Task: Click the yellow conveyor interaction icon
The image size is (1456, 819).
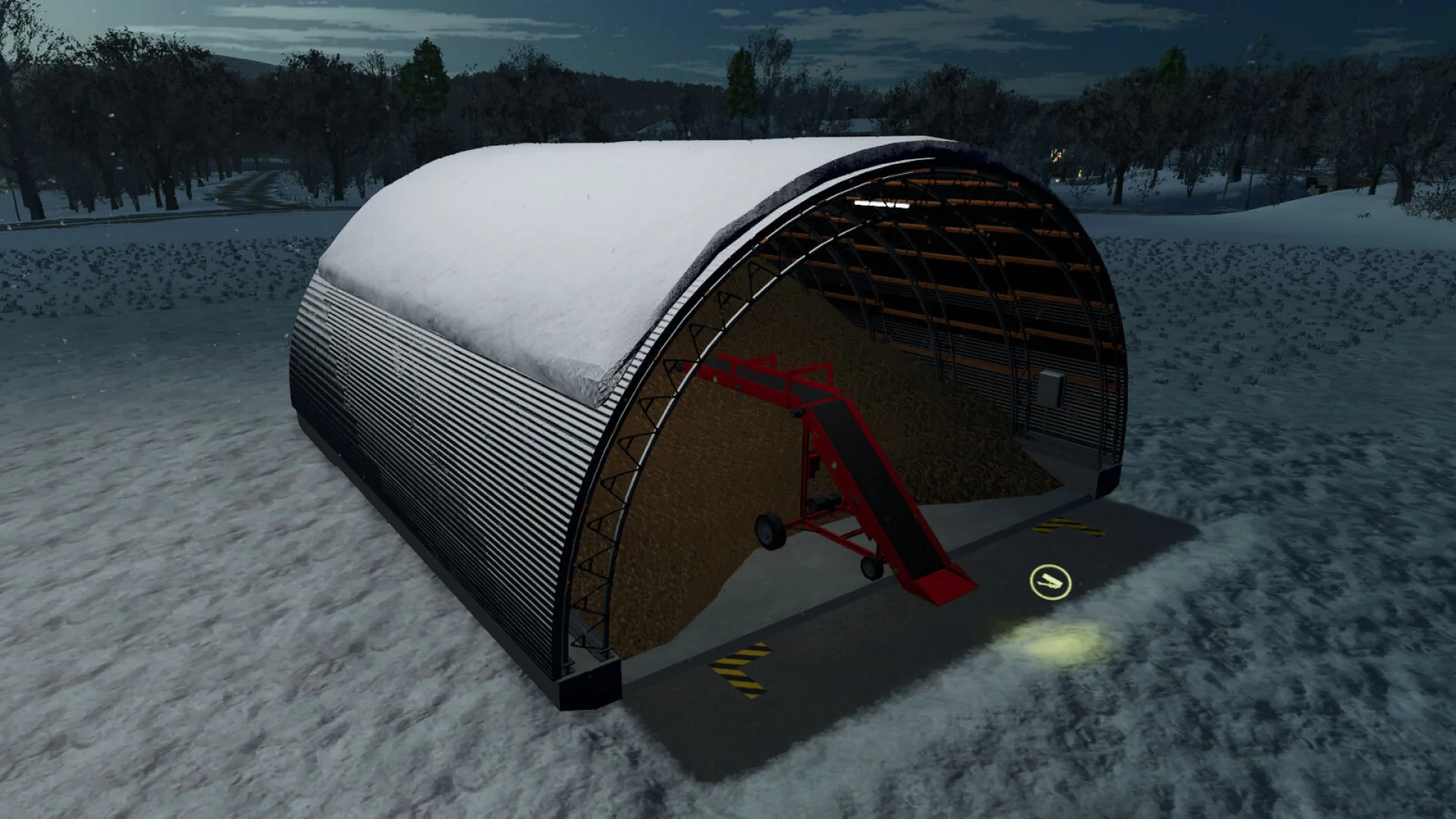Action: [1050, 581]
